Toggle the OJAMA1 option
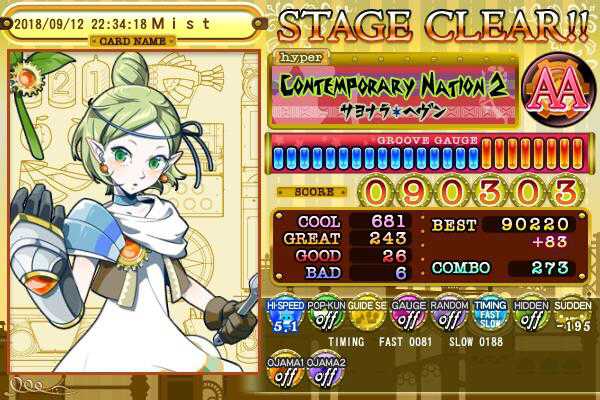 pyautogui.click(x=284, y=375)
